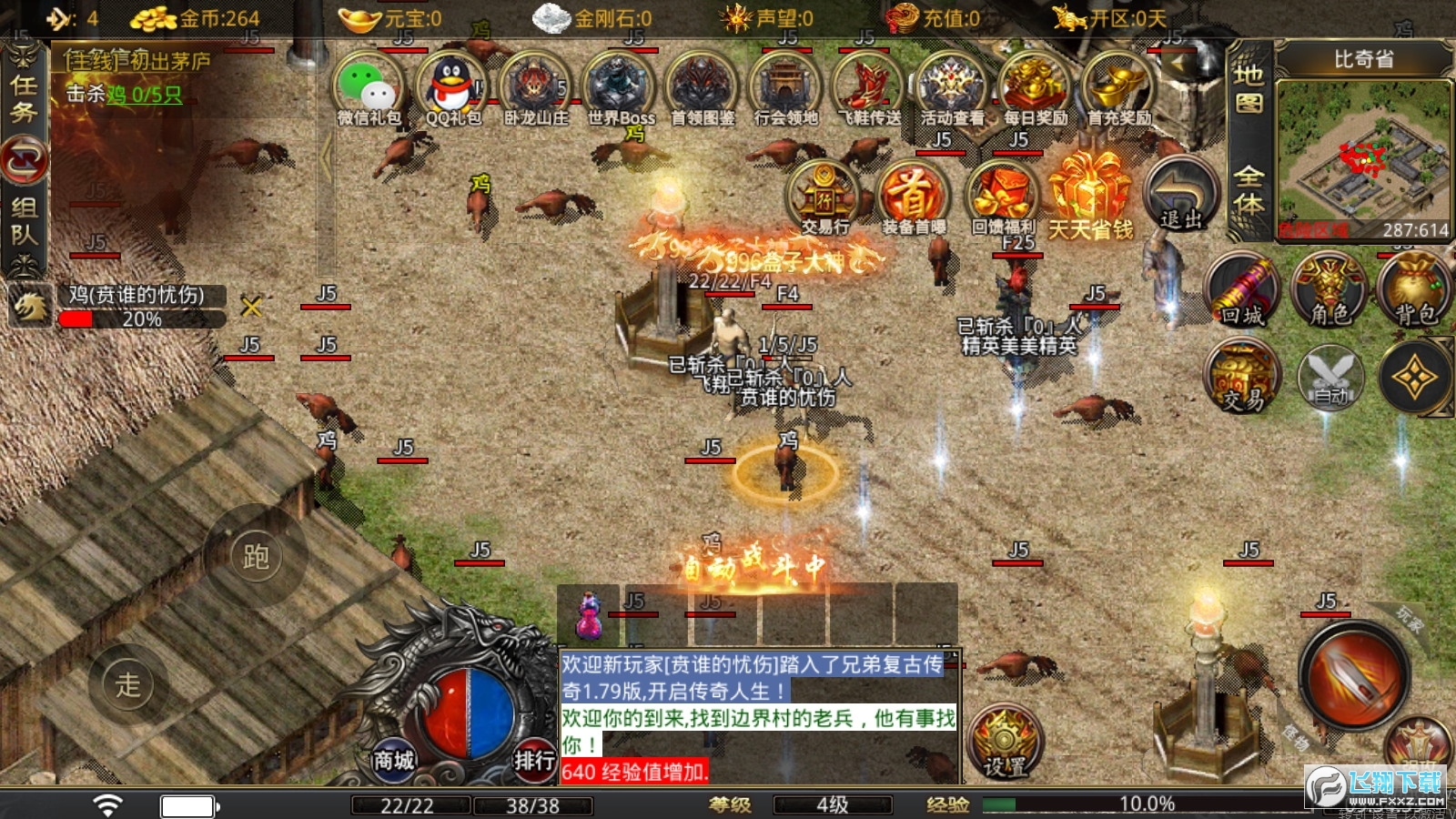Select the red potion hotbar slot
This screenshot has height=819, width=1456.
[x=589, y=615]
